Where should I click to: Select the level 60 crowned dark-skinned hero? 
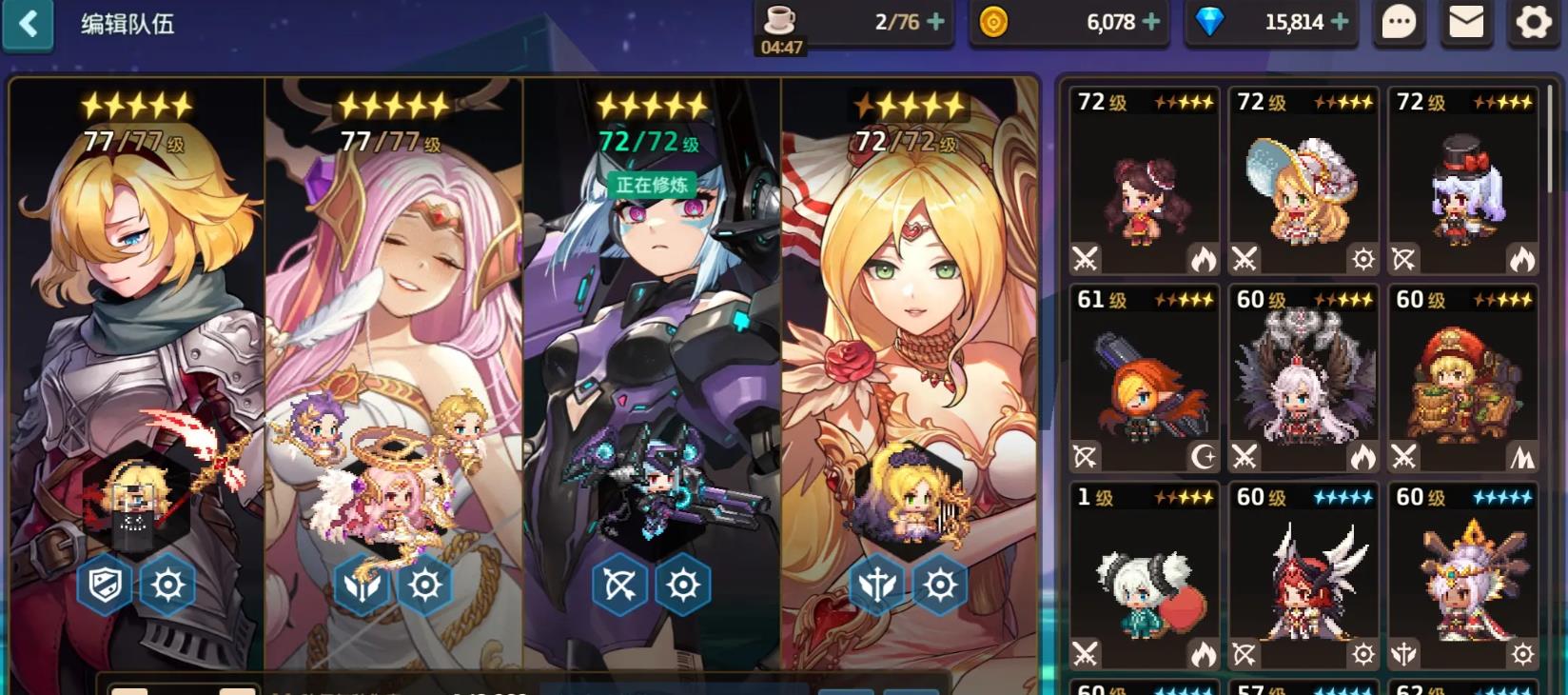coord(1463,577)
